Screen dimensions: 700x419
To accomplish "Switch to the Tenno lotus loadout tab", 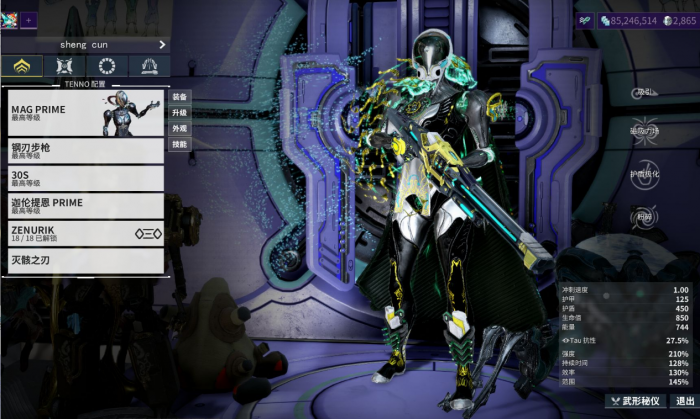I will 21,67.
